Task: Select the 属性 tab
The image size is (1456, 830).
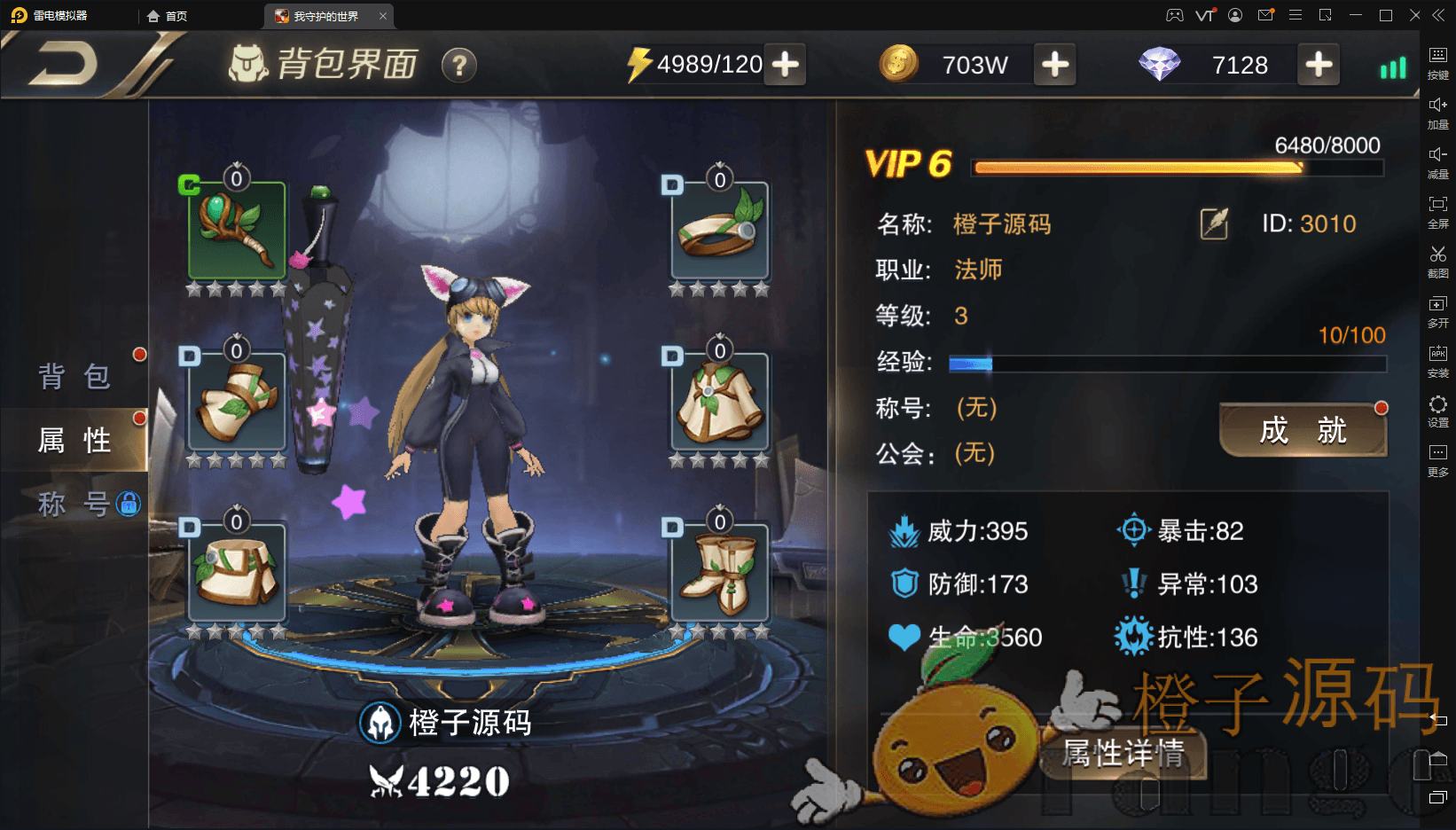Action: point(74,440)
